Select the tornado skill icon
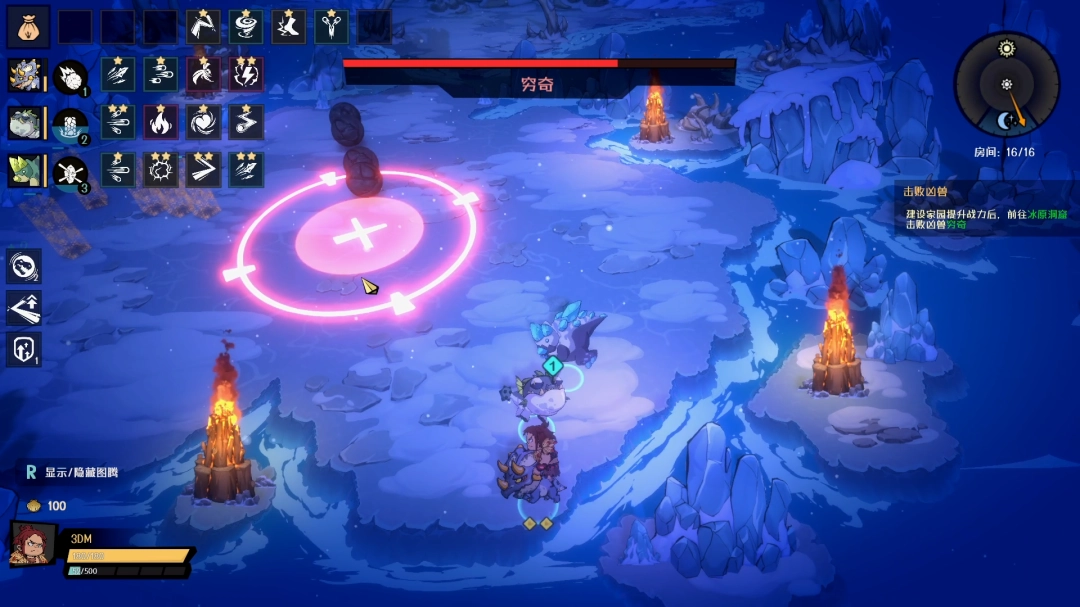1080x607 pixels. [246, 27]
